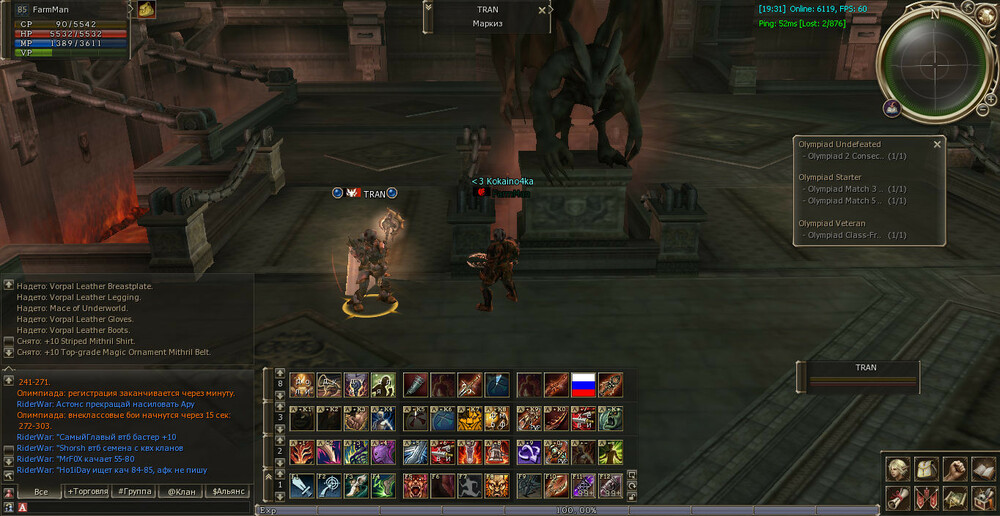Switch to the +Торговля chat tab
This screenshot has width=1000, height=516.
pyautogui.click(x=87, y=491)
